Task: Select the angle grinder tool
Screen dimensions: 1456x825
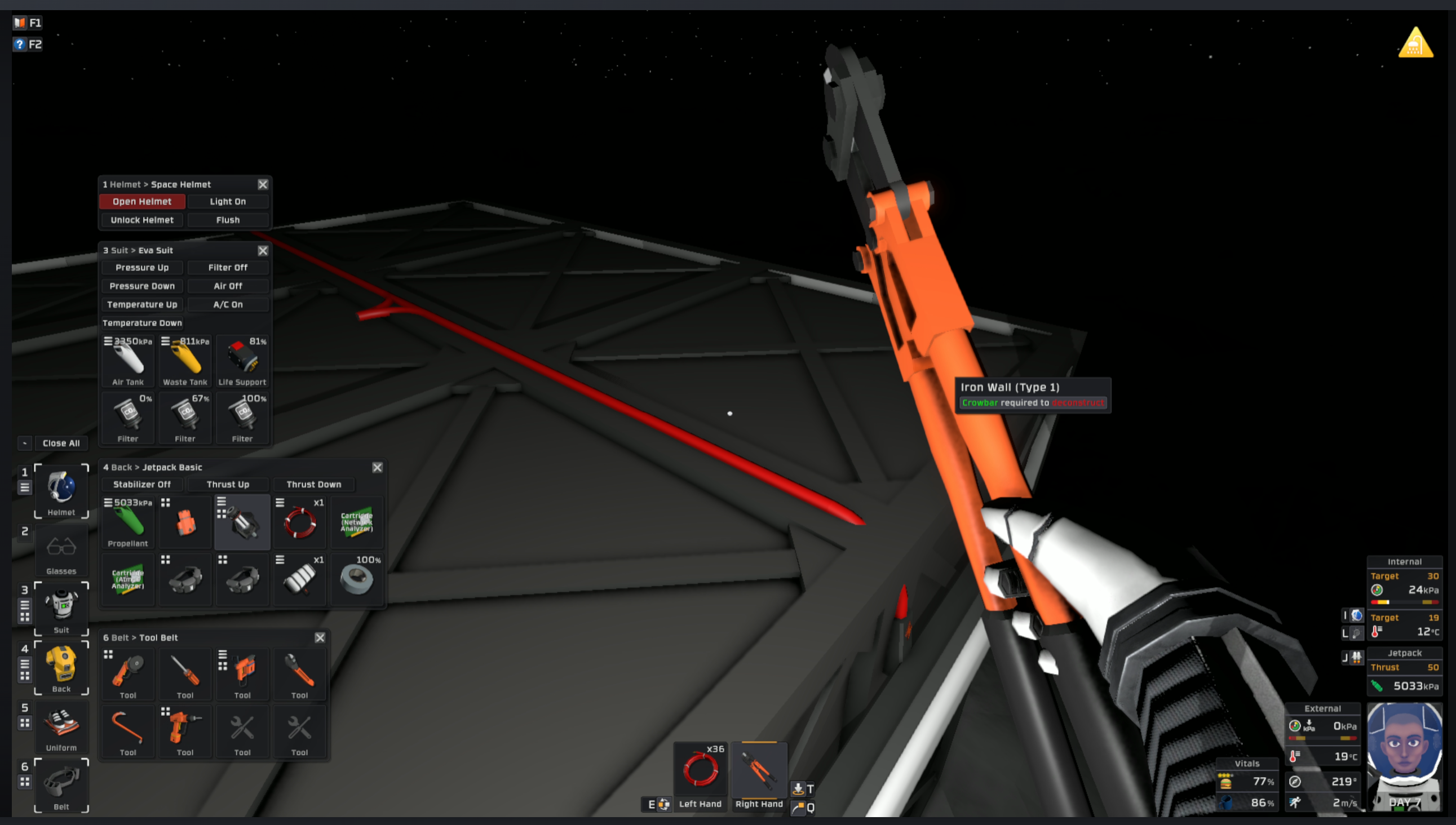Action: click(x=127, y=675)
